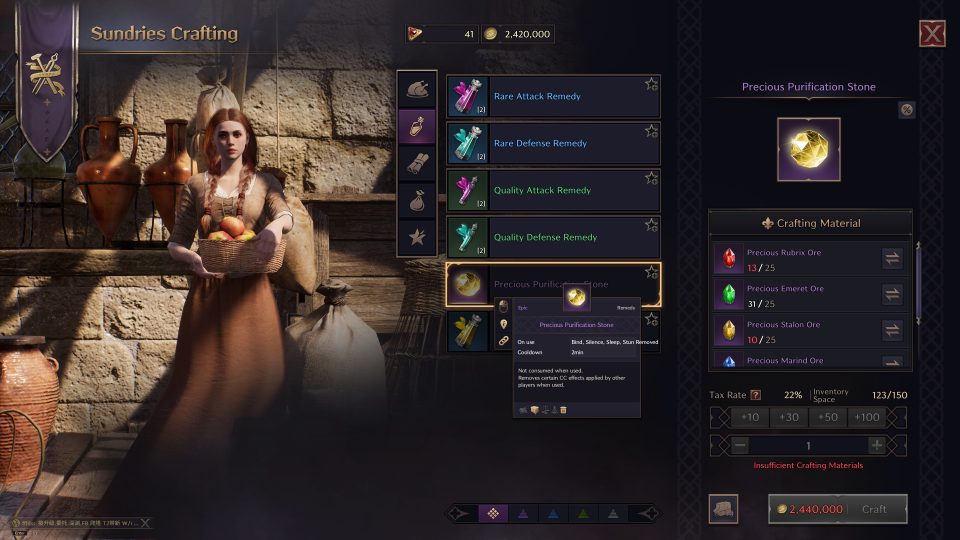Filter recipes by the blue triangle grade
960x540 pixels.
point(551,513)
